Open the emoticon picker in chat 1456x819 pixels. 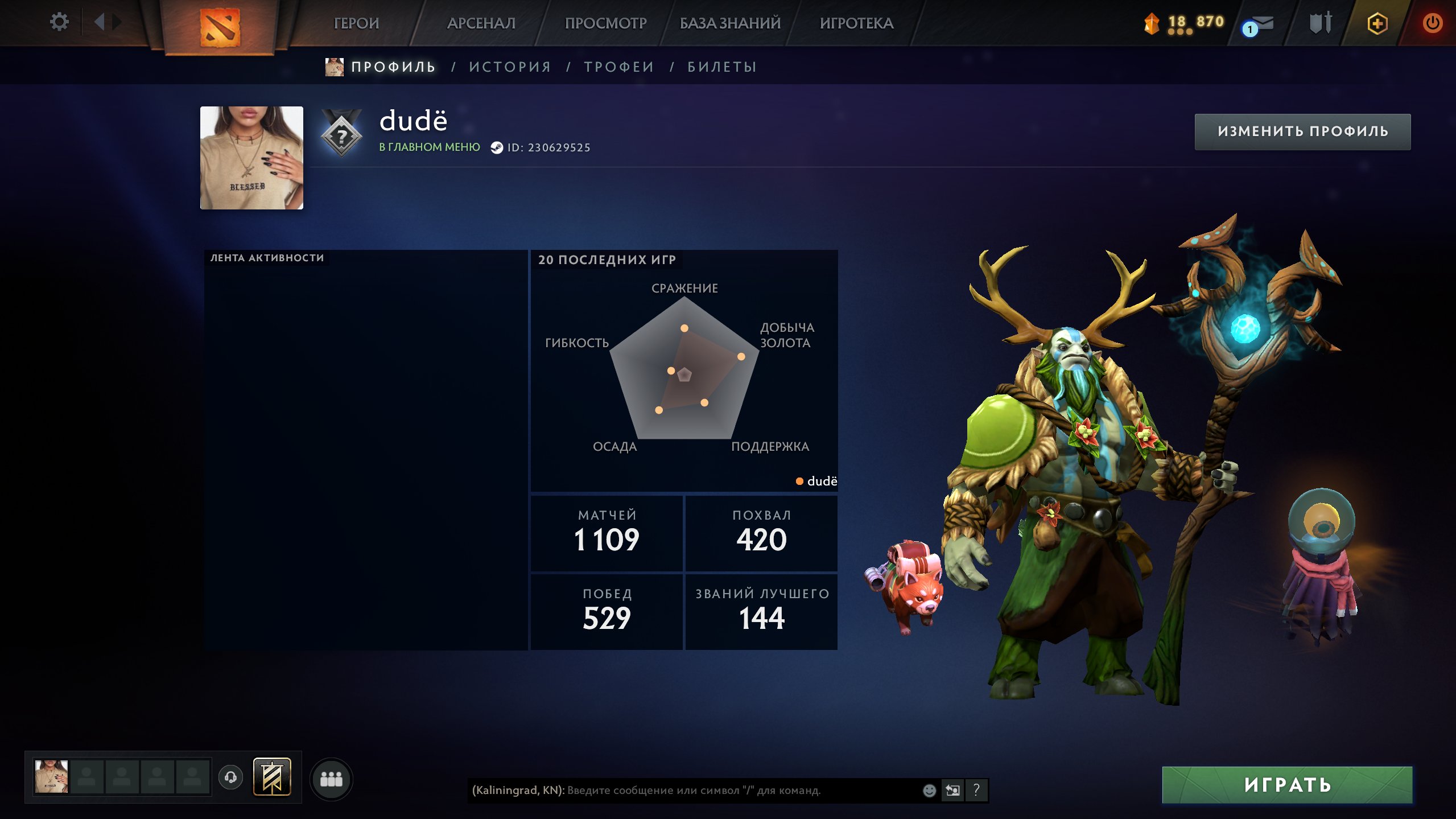coord(929,791)
